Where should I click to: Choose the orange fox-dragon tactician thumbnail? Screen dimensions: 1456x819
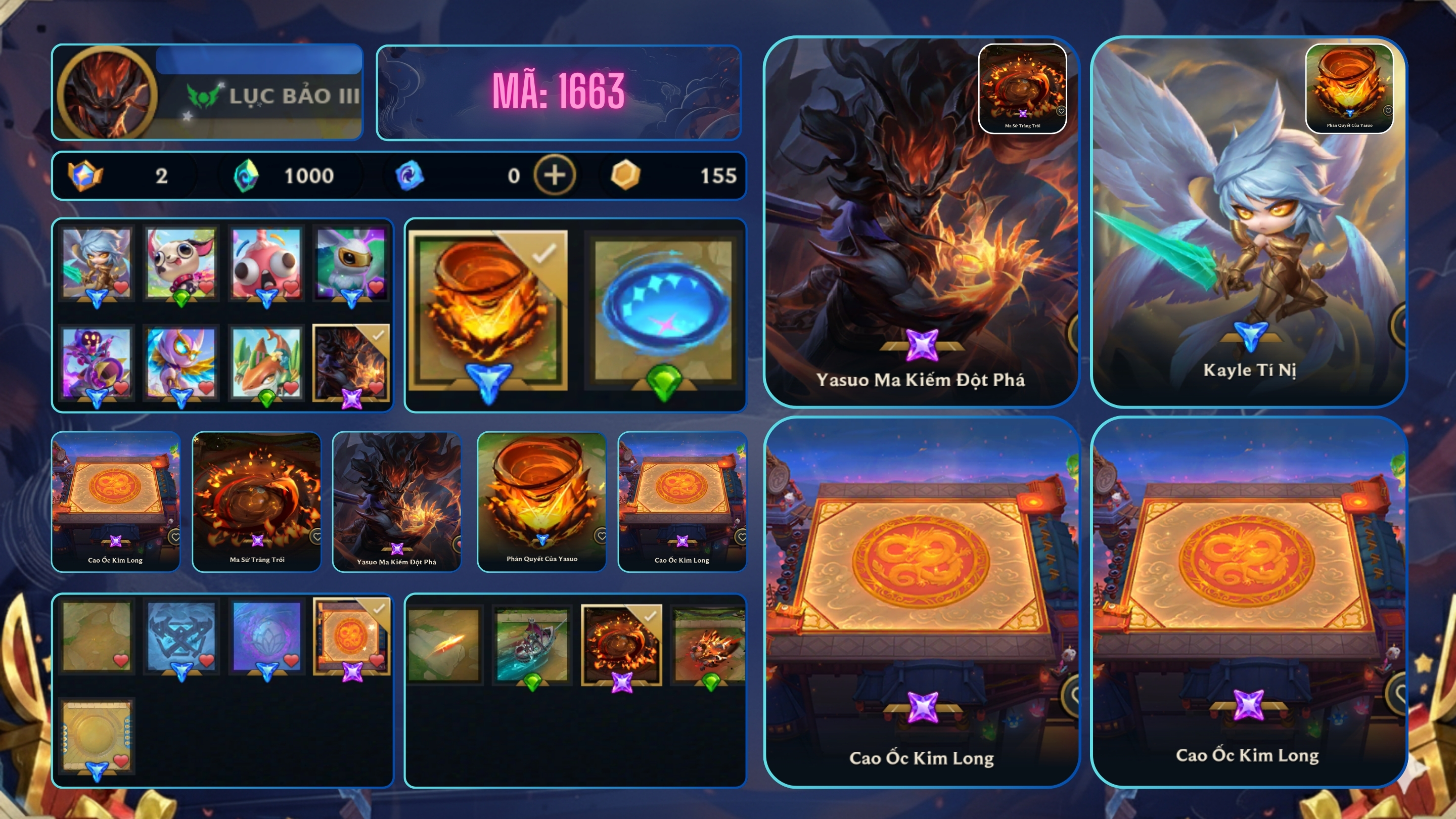pyautogui.click(x=266, y=362)
